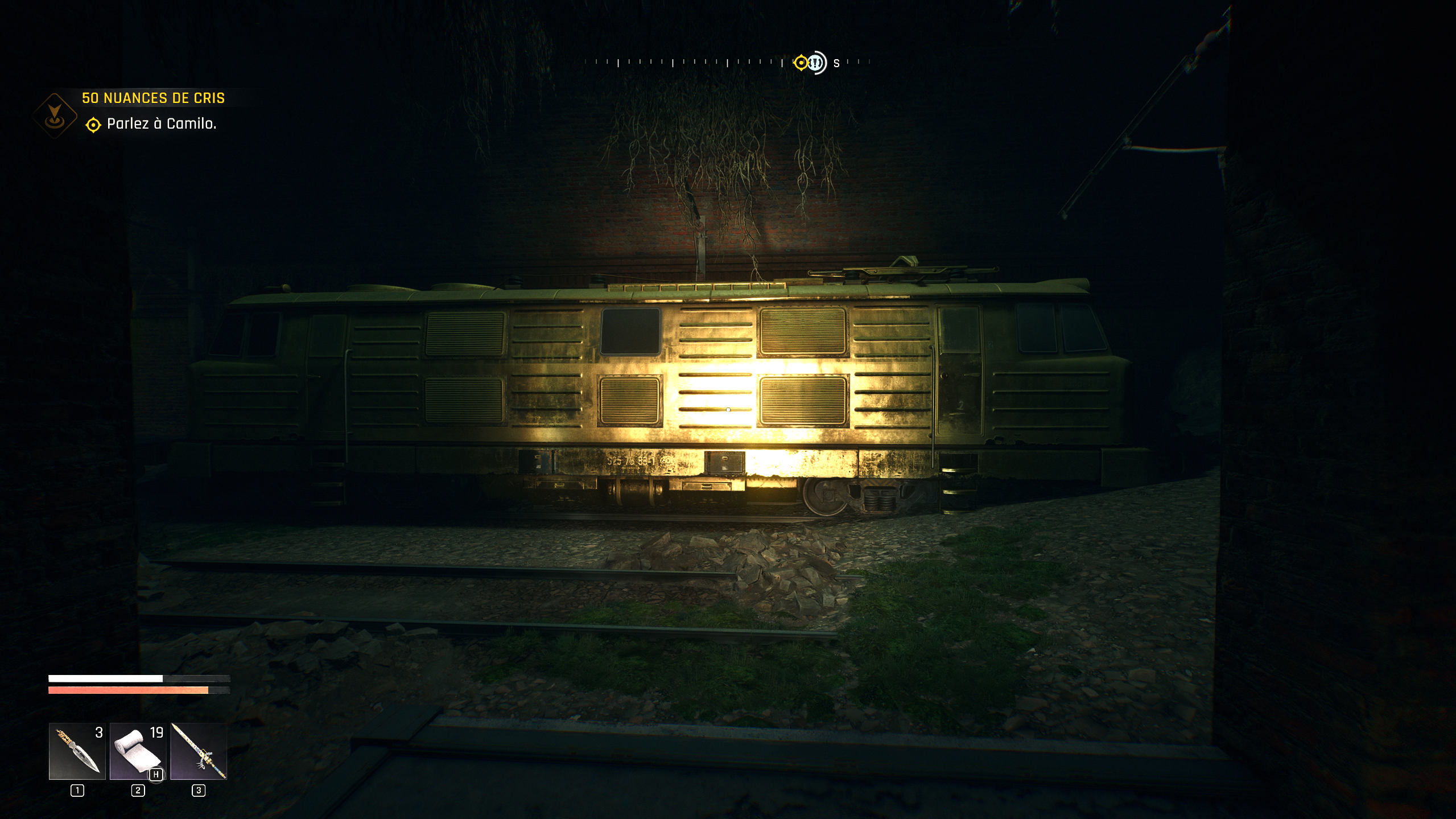1456x819 pixels.
Task: Click the quest emblem beside the quest title
Action: 55,115
